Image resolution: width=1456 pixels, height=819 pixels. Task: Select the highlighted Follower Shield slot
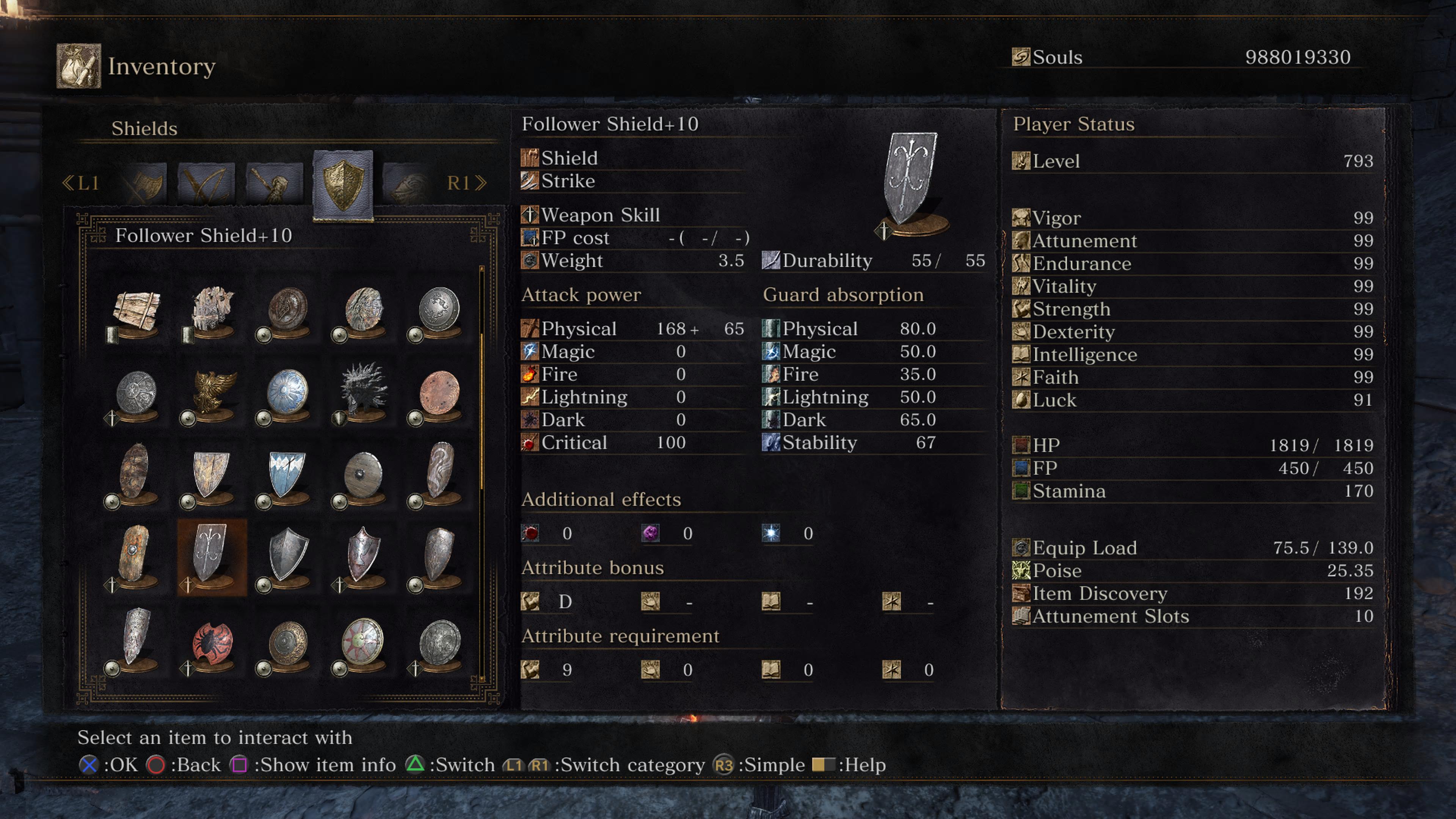click(x=212, y=556)
